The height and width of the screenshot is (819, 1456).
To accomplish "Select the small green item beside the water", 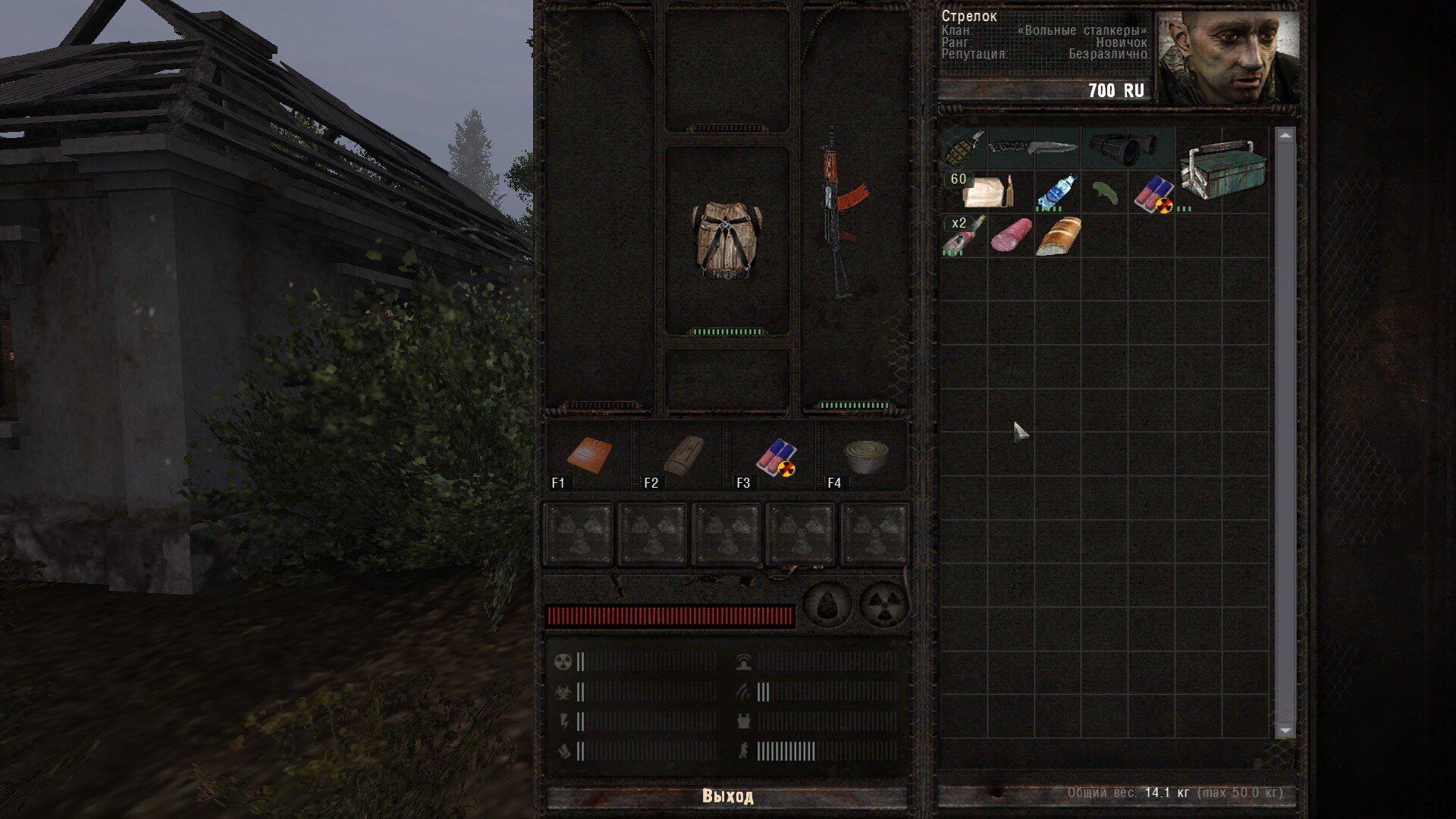I will coord(1105,193).
